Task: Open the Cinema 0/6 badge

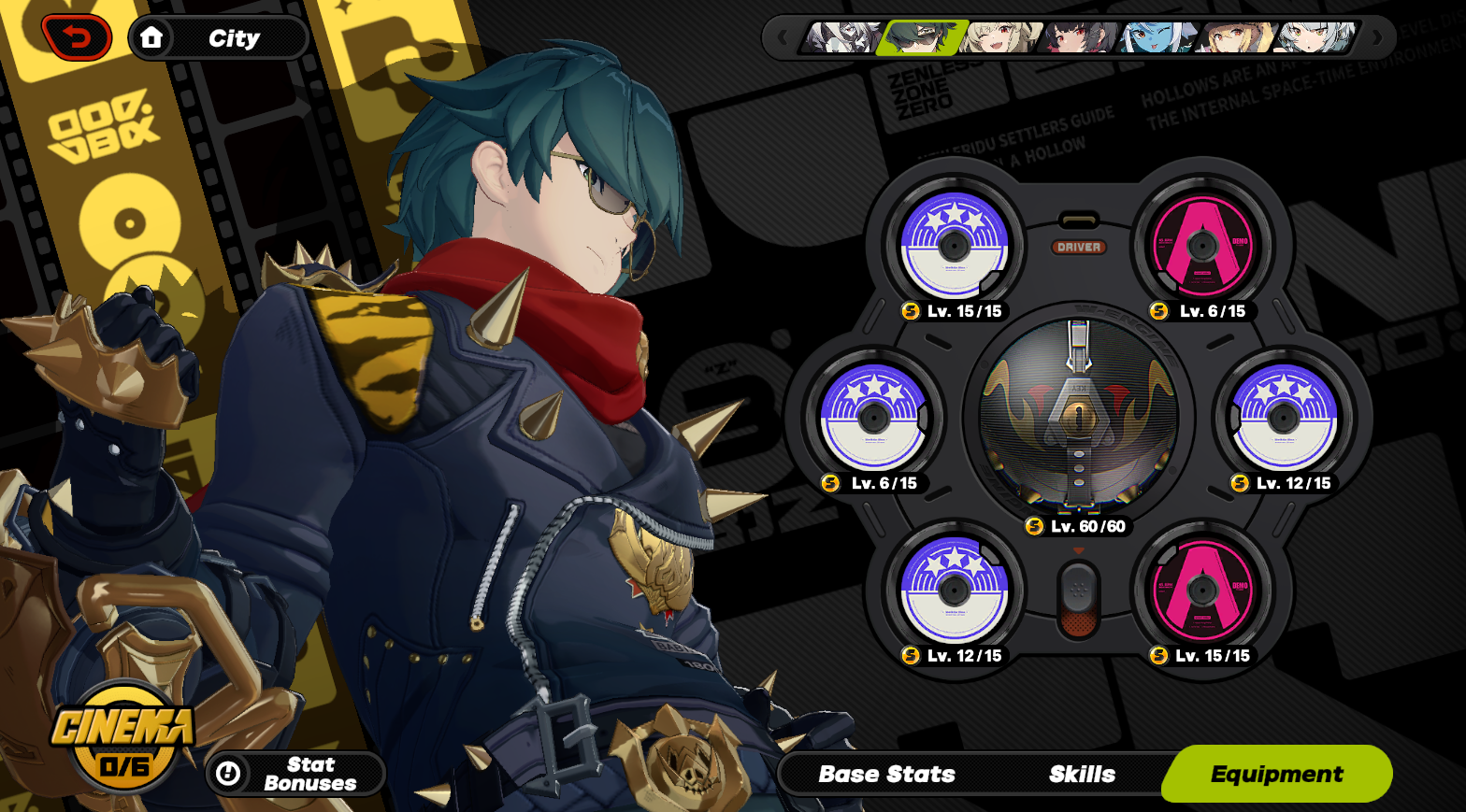Action: 123,740
